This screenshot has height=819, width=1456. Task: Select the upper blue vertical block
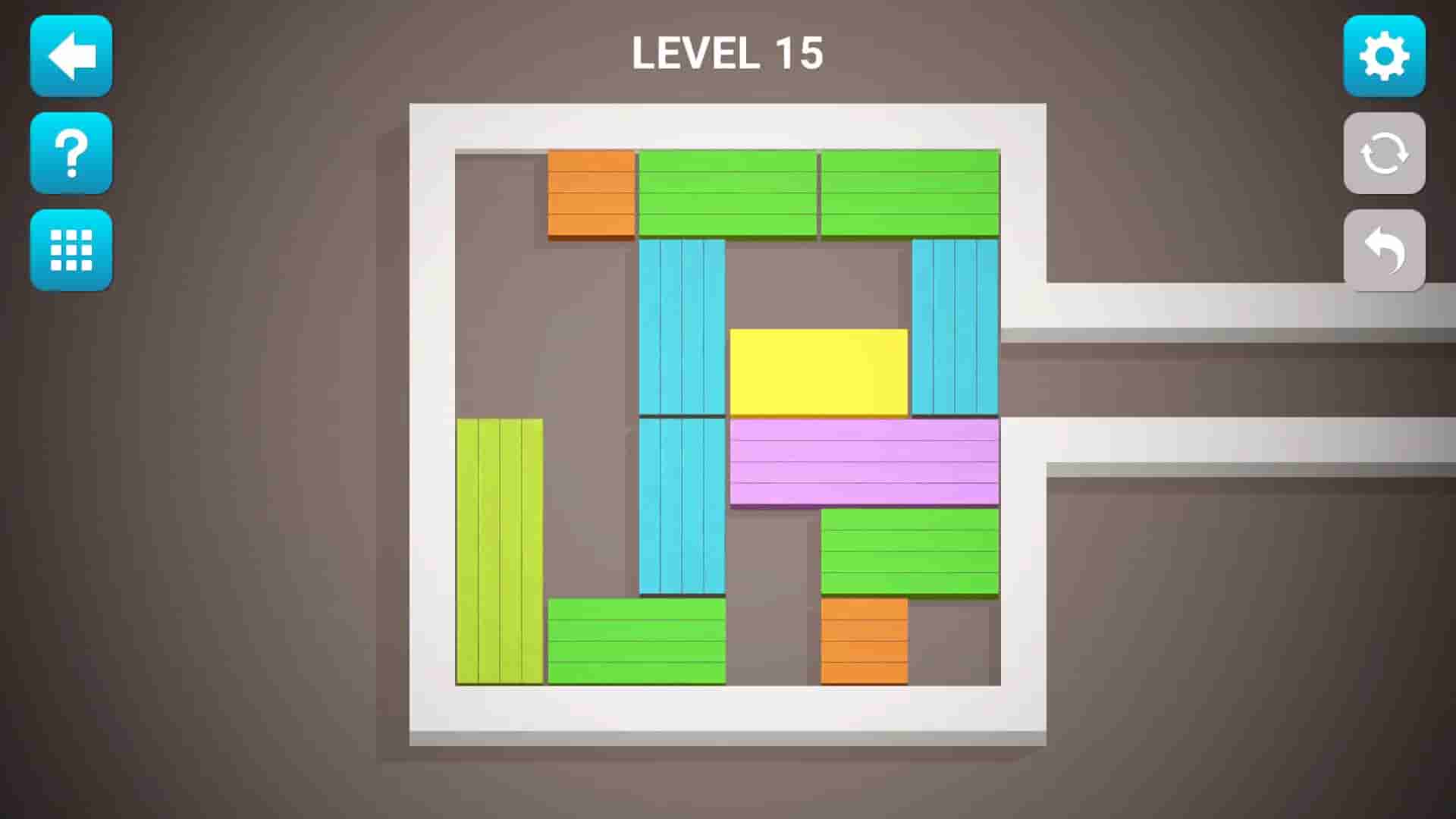click(680, 326)
